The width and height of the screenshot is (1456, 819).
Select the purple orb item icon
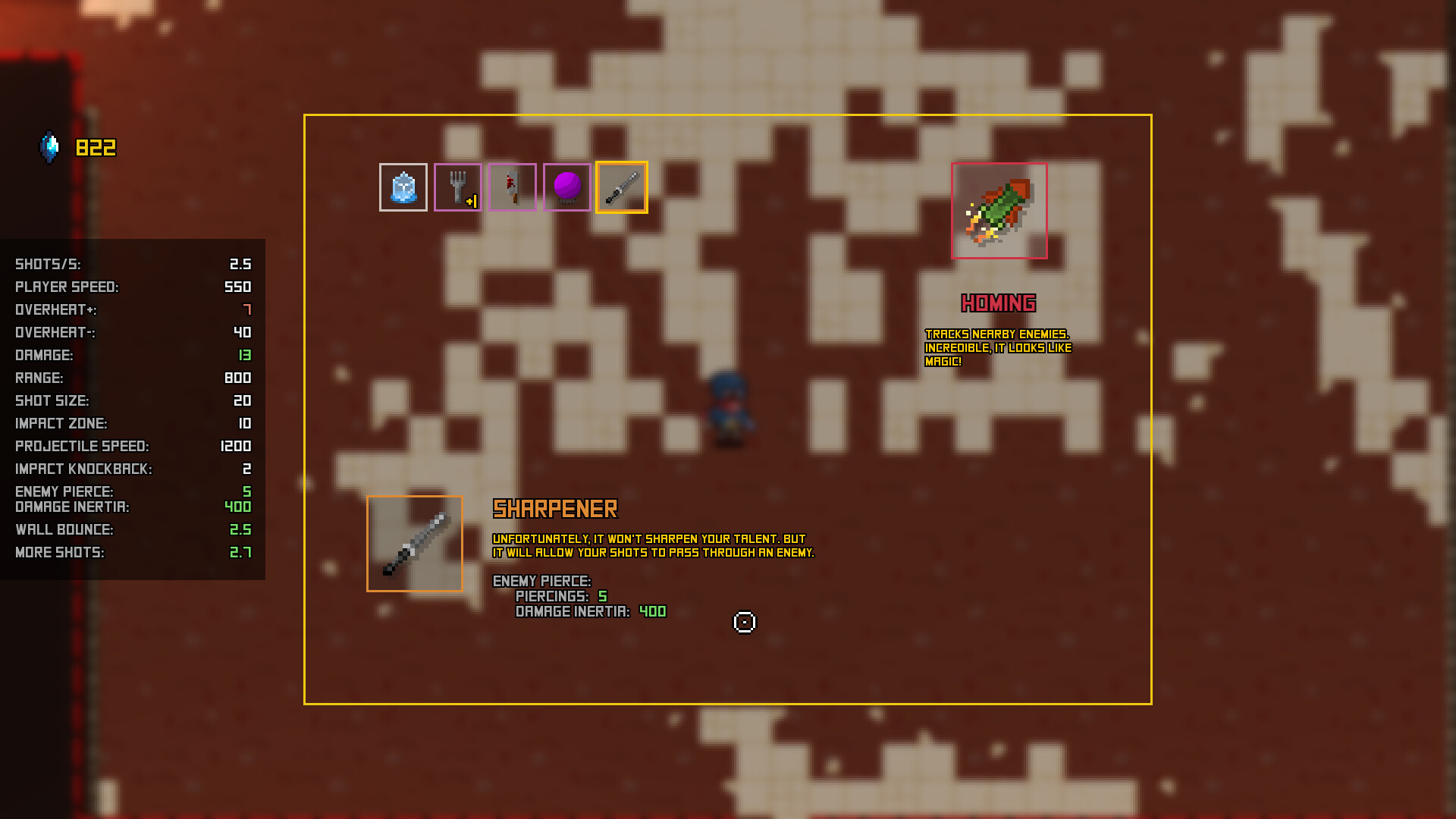567,187
